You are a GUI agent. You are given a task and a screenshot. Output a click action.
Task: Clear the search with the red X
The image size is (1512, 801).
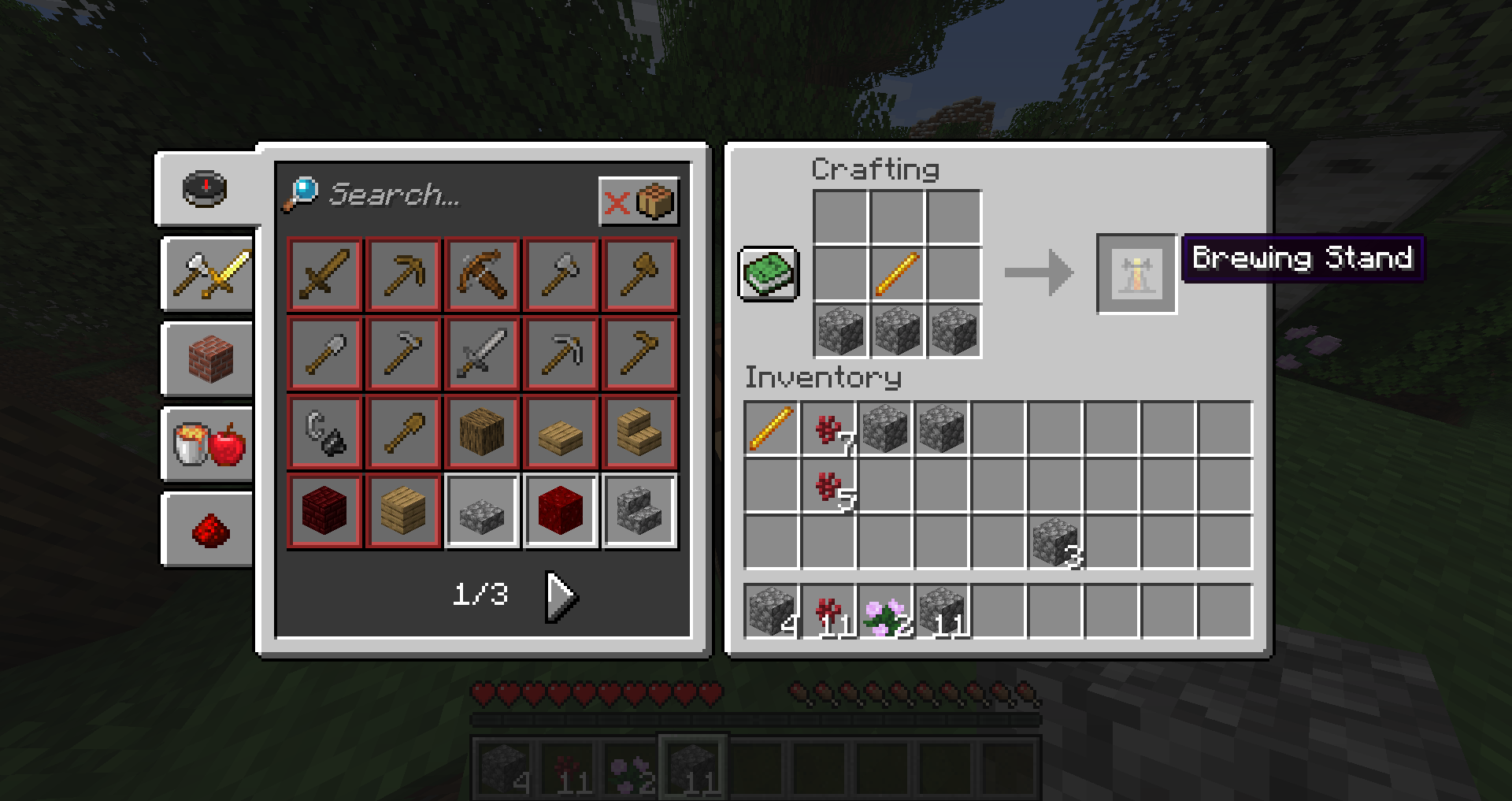(617, 201)
